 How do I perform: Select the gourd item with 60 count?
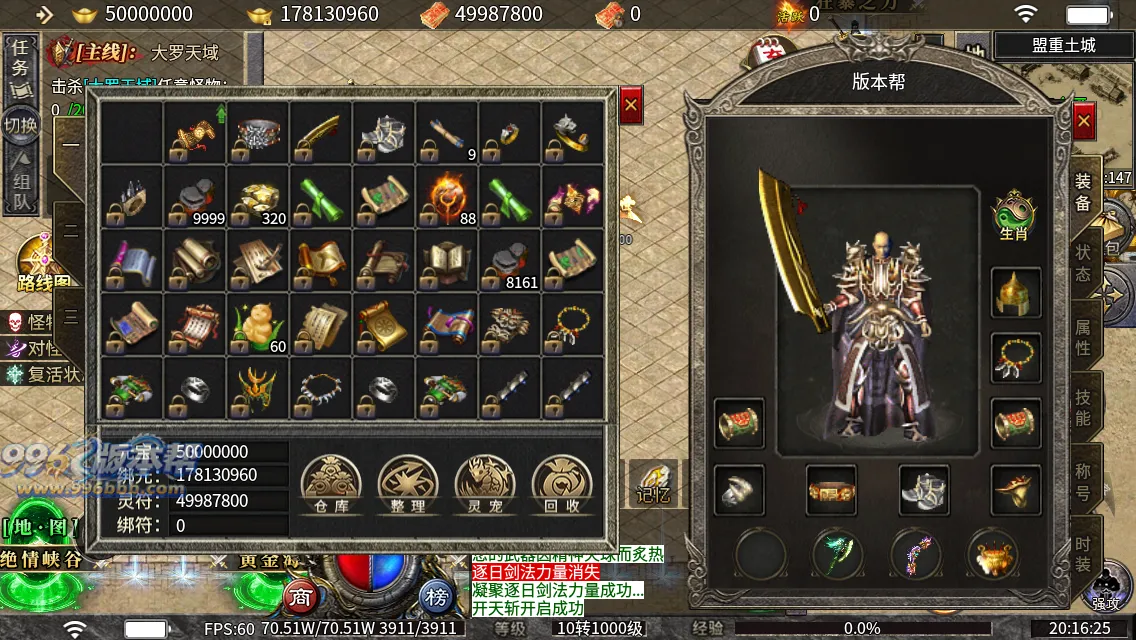tap(258, 324)
